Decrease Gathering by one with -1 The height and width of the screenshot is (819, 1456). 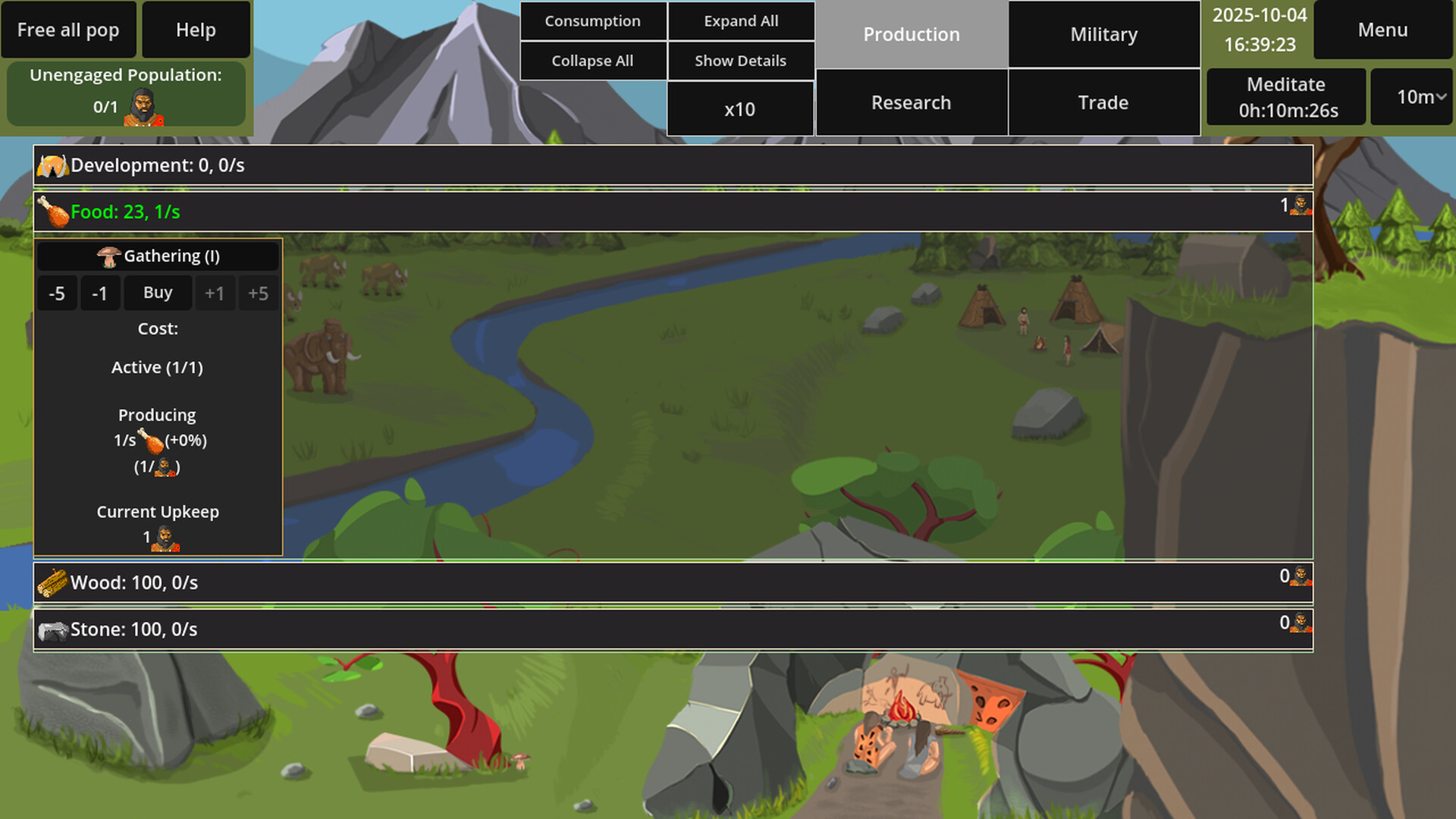coord(99,293)
